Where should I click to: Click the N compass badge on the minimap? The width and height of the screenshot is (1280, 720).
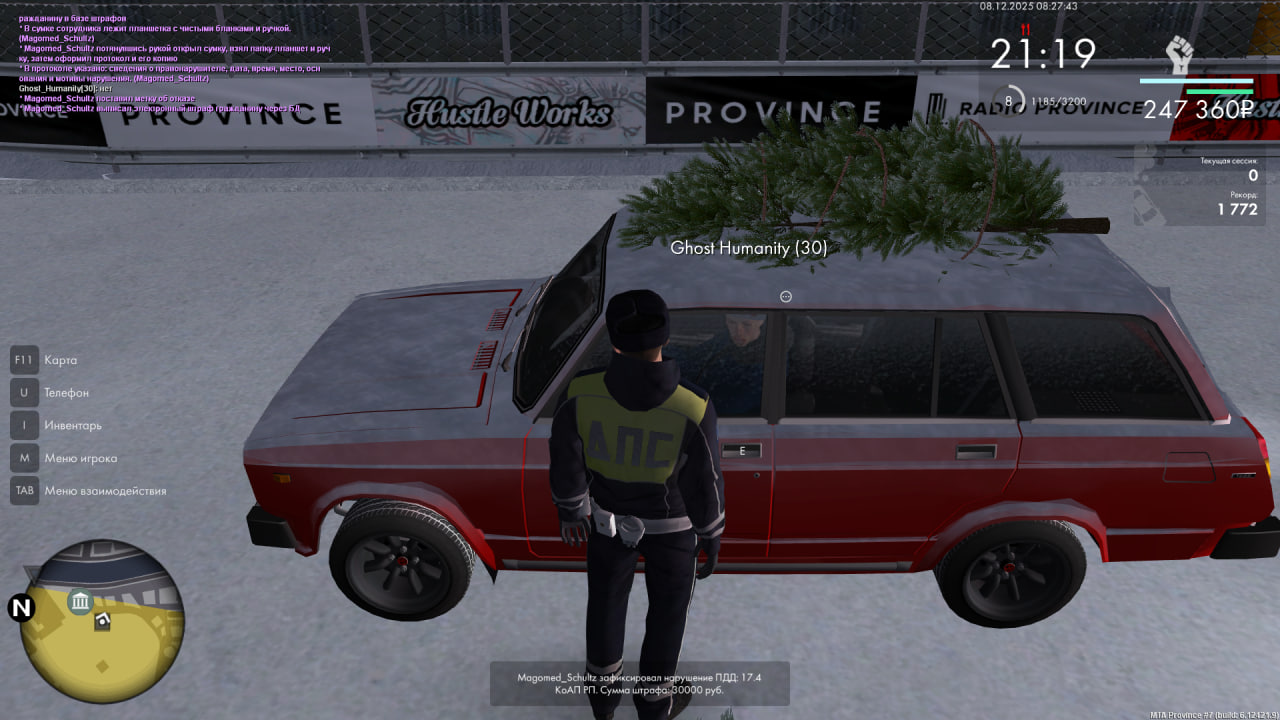click(21, 607)
